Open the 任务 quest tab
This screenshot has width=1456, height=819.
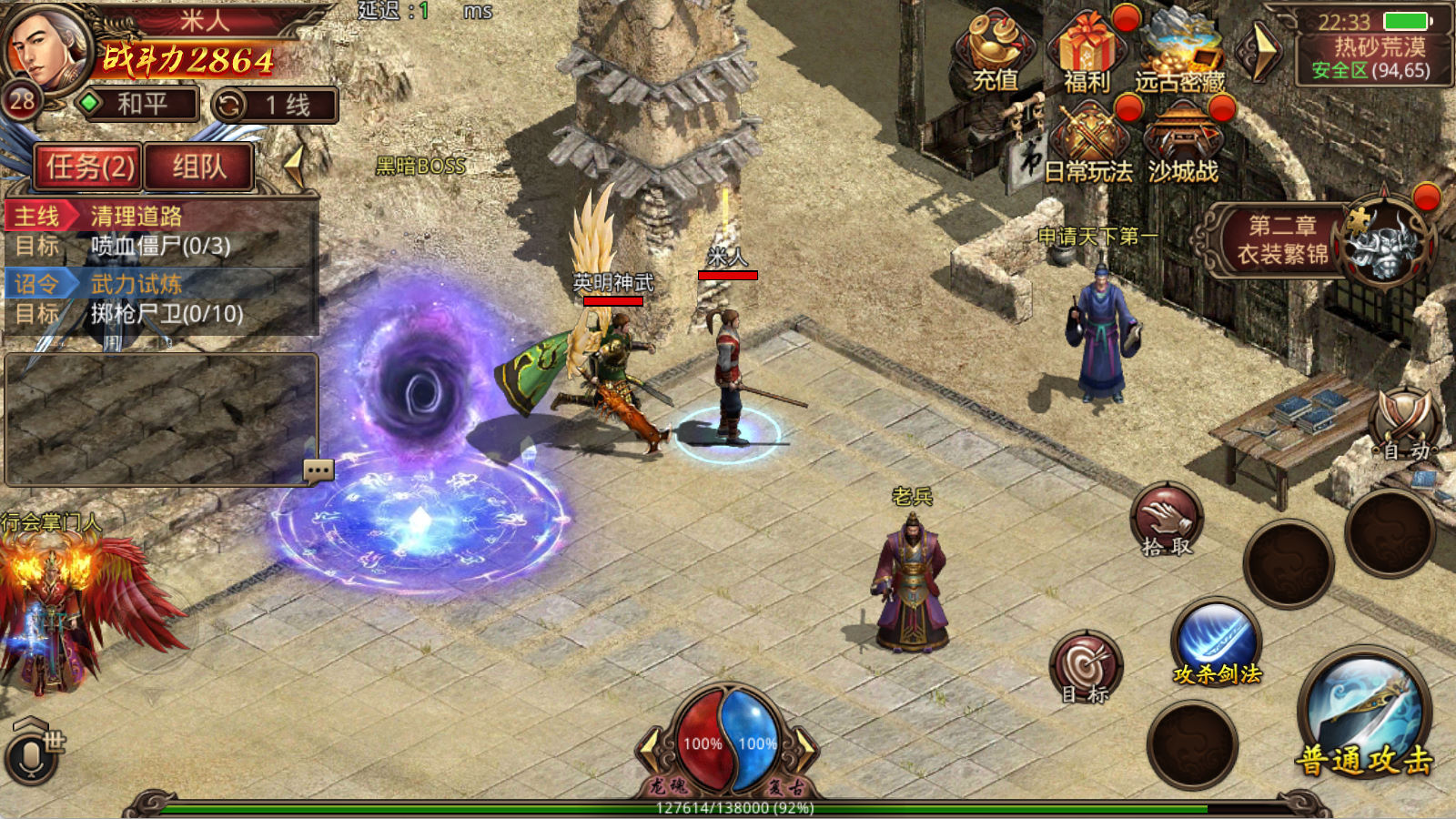pyautogui.click(x=89, y=167)
